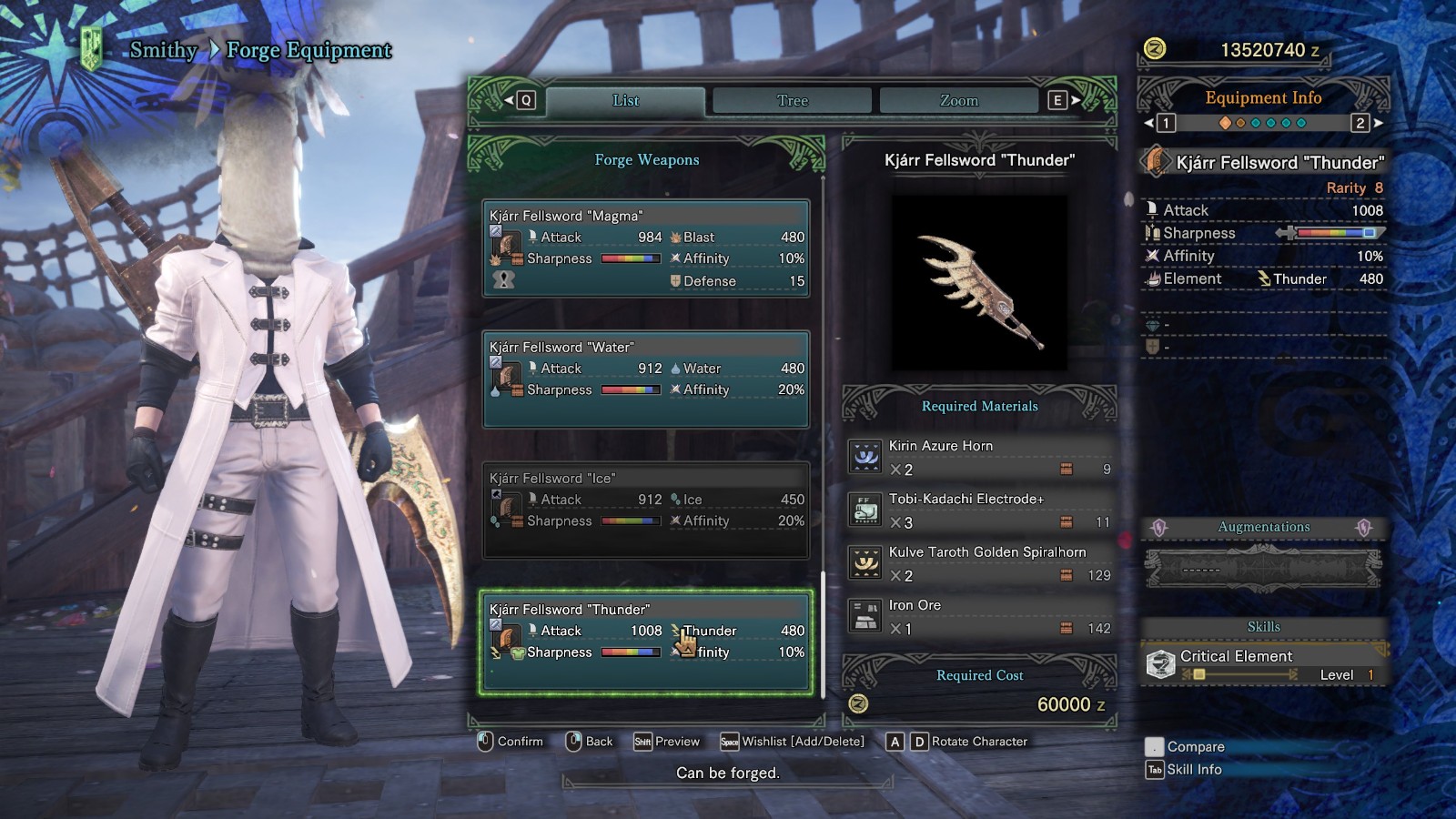This screenshot has width=1456, height=819.
Task: Select the Zoom tab
Action: [x=958, y=101]
